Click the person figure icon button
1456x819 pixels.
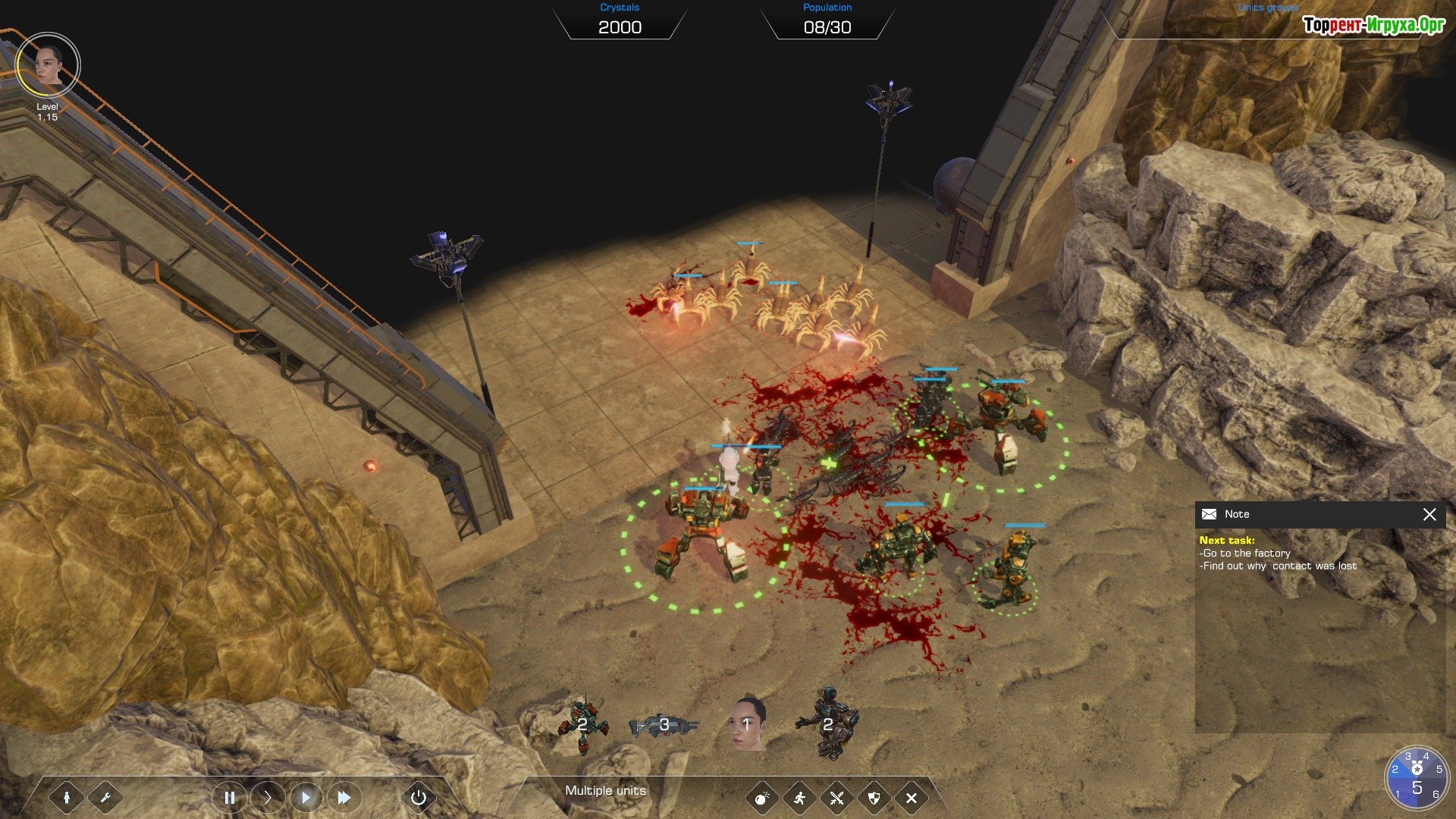click(x=67, y=797)
